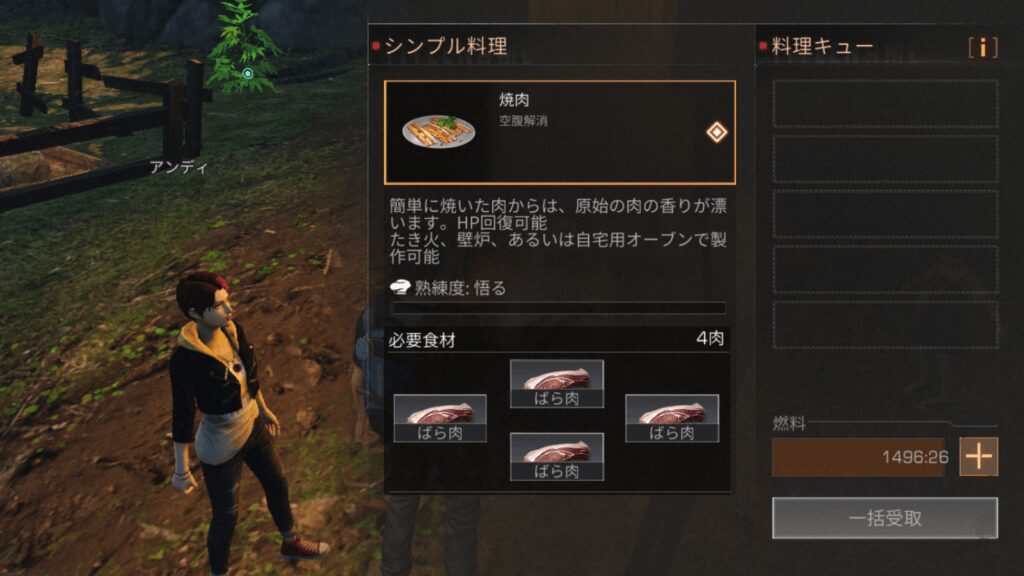Image resolution: width=1024 pixels, height=576 pixels.
Task: Click the diamond icon on the 焼肉 card
Action: (716, 132)
